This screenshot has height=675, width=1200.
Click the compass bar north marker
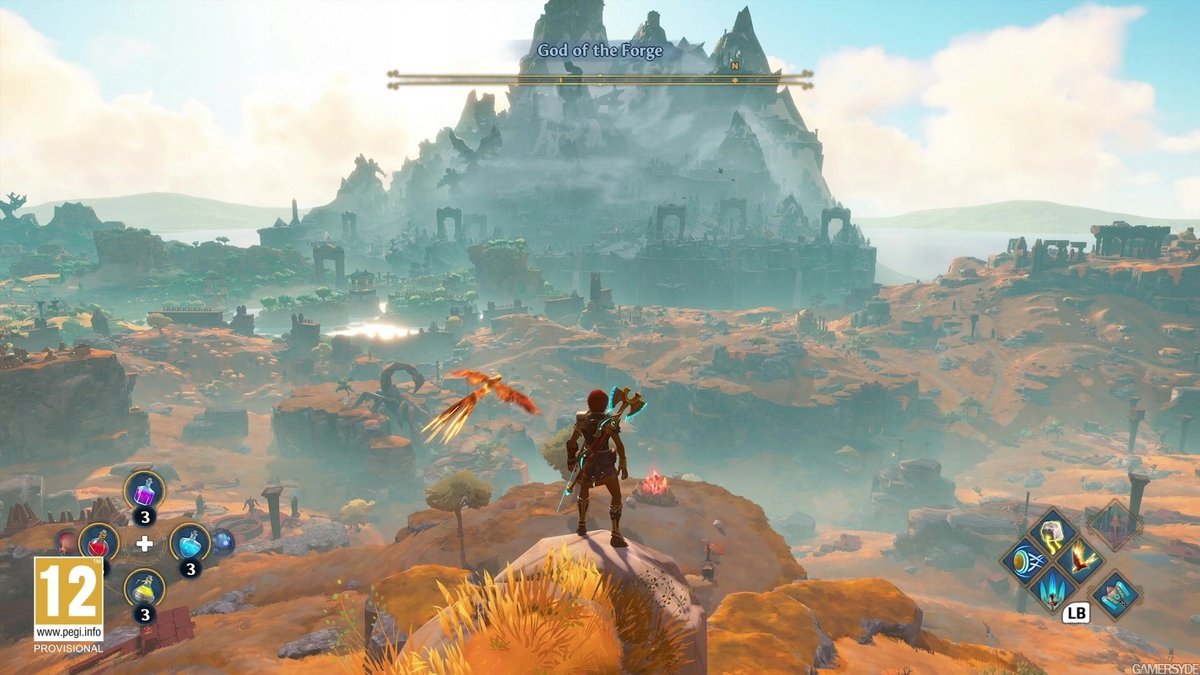[734, 66]
